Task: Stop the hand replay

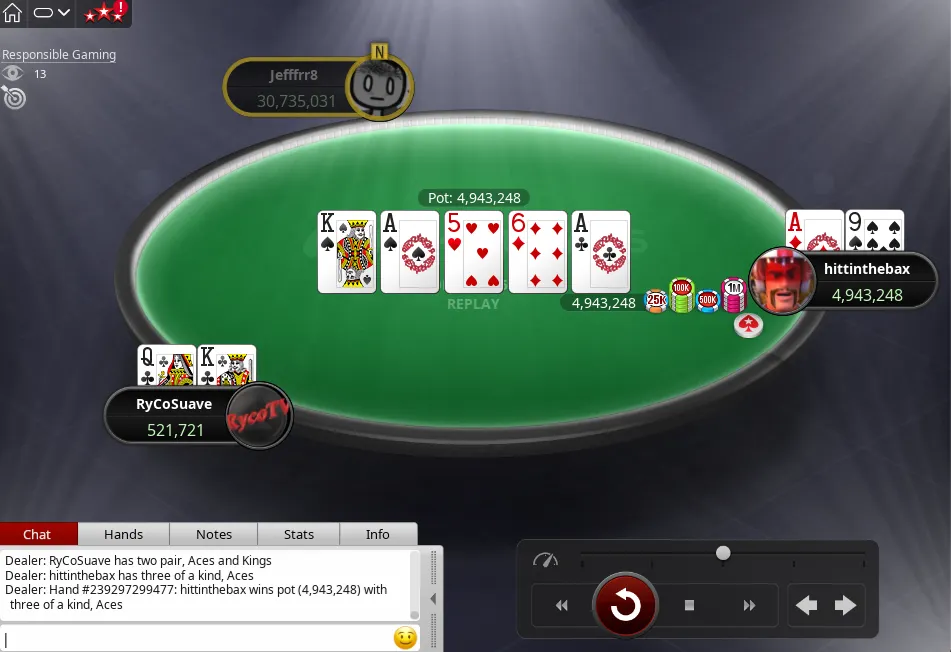Action: (689, 605)
